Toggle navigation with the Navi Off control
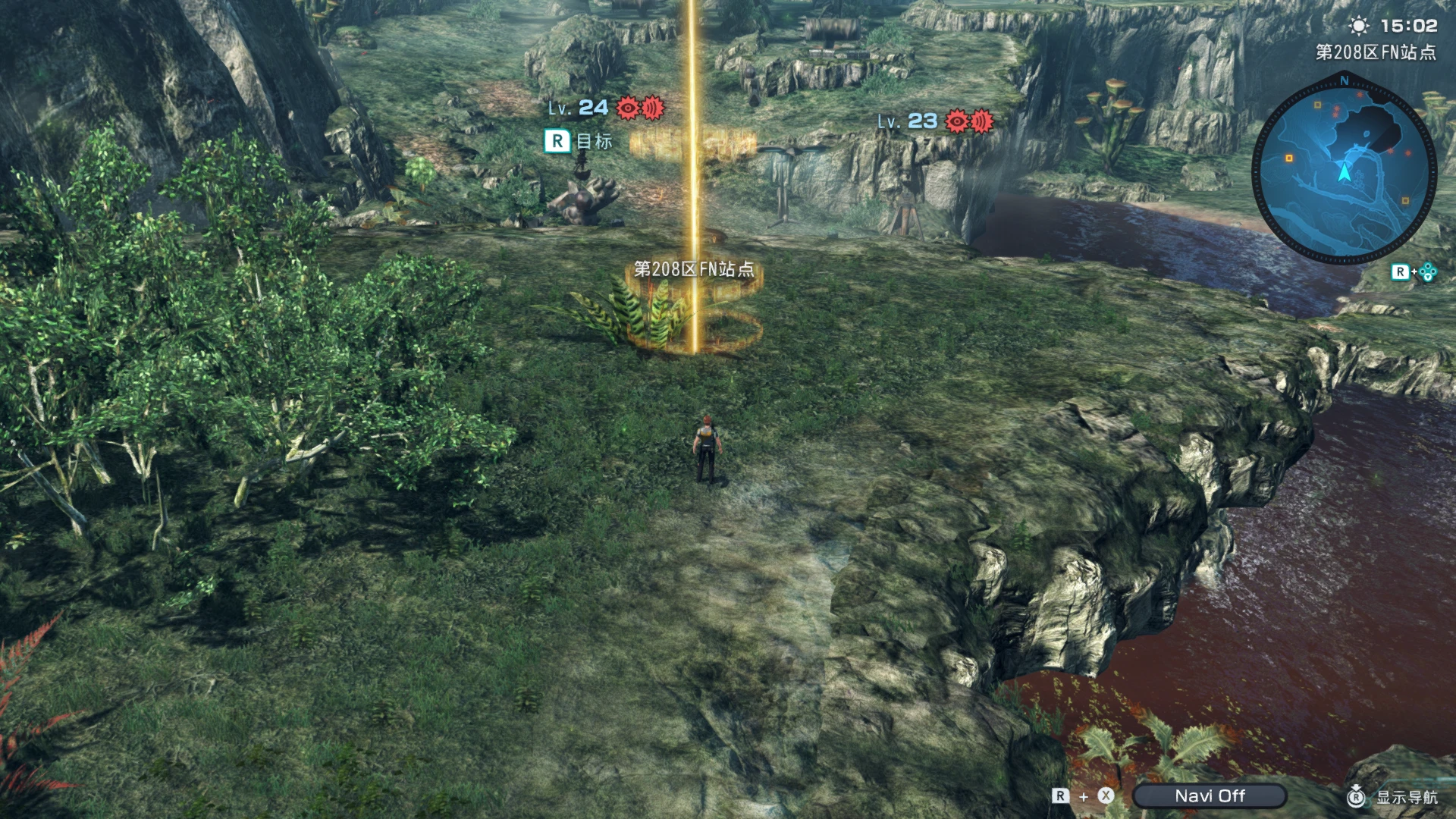The image size is (1456, 819). [x=1211, y=795]
